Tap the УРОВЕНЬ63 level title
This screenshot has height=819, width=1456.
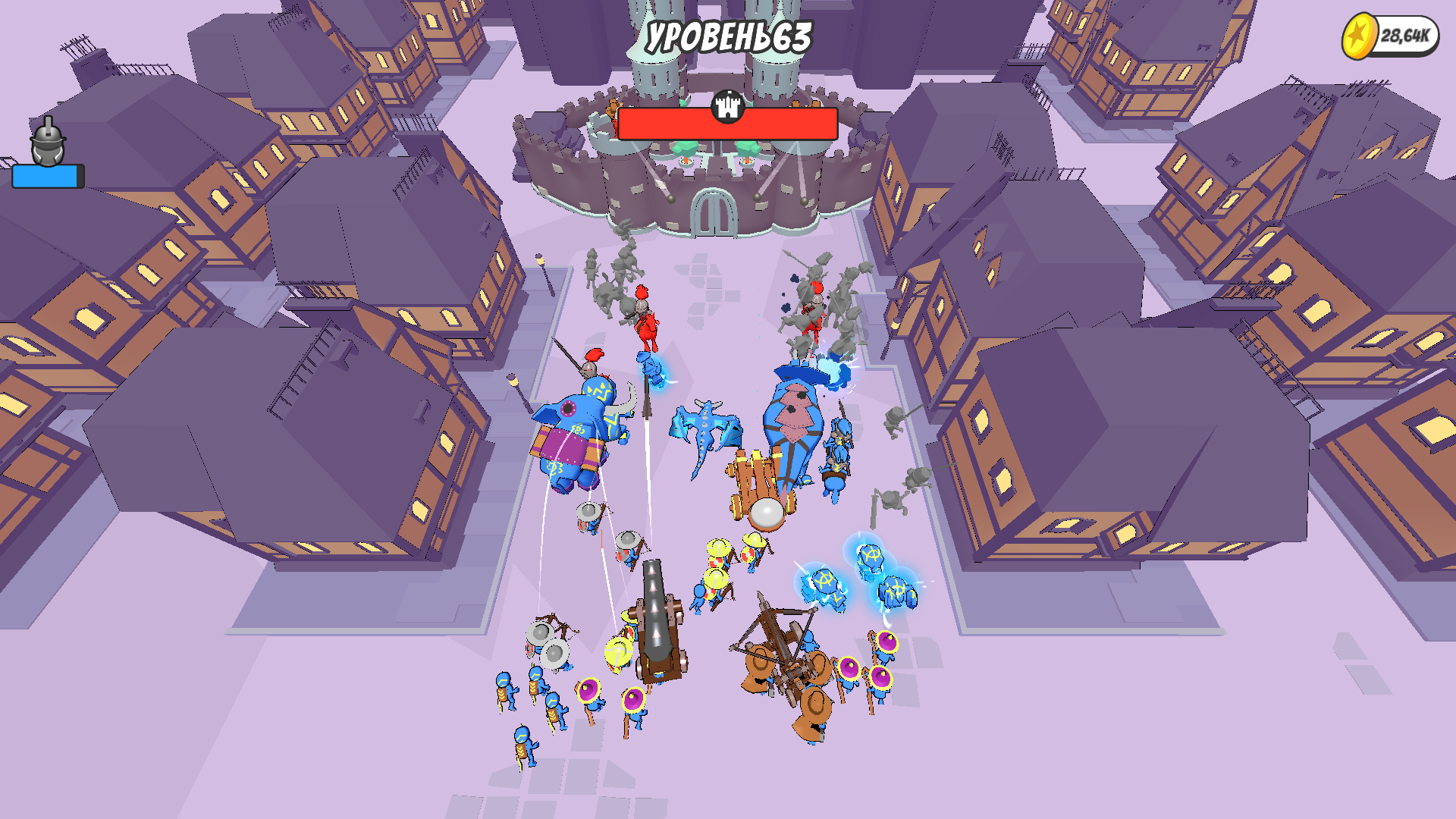point(726,34)
